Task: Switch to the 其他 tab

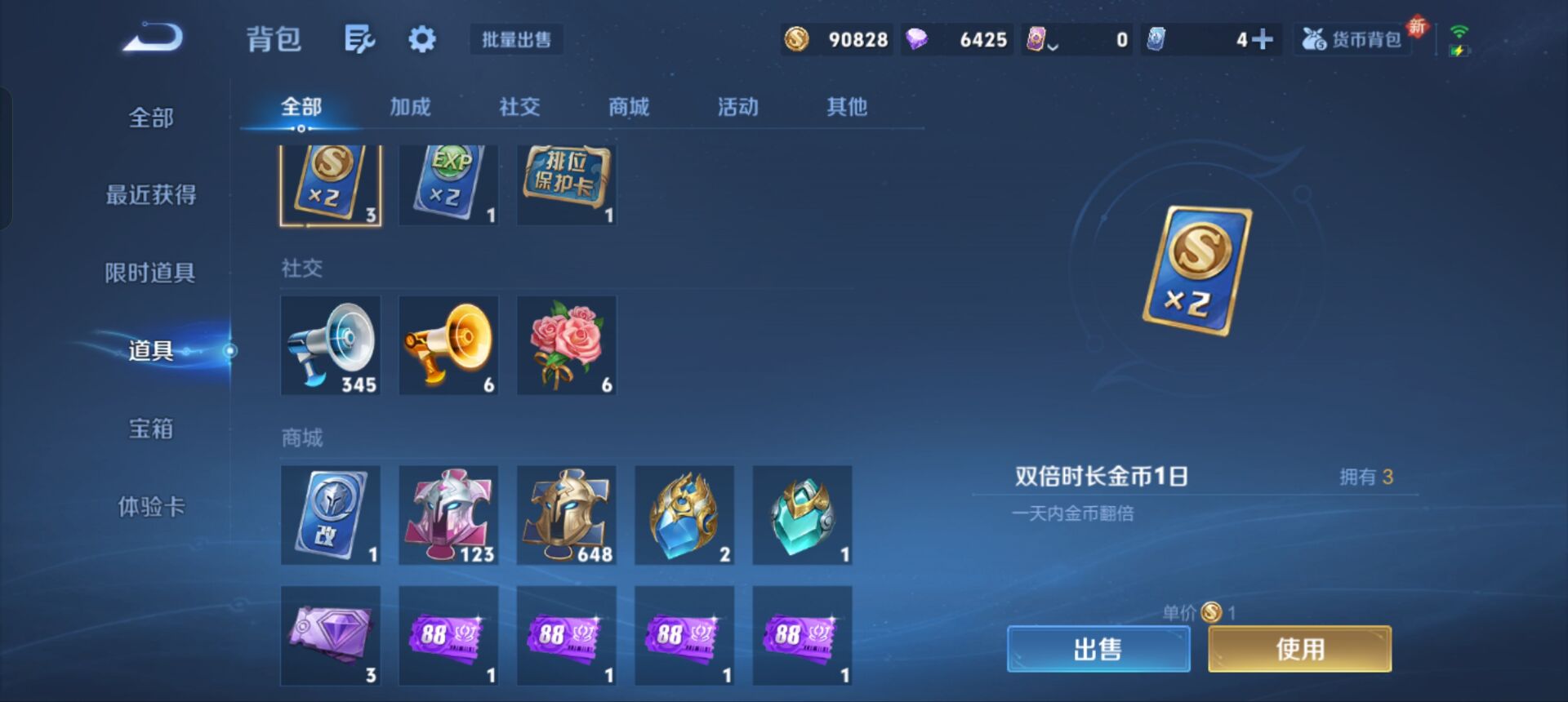Action: click(x=848, y=106)
